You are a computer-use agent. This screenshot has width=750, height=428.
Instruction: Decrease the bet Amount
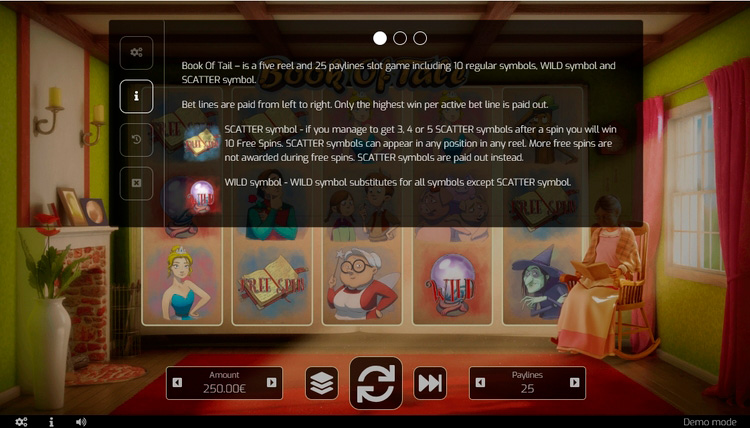pyautogui.click(x=178, y=383)
